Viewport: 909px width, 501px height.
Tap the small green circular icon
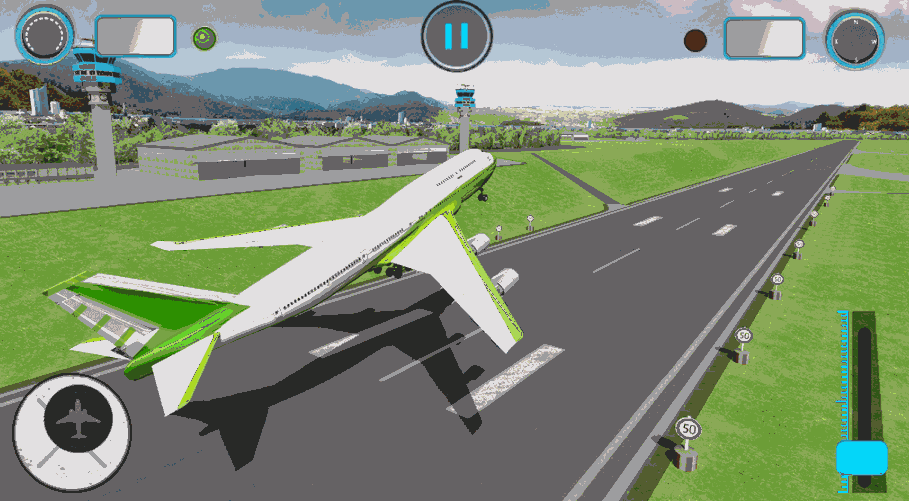coord(204,38)
